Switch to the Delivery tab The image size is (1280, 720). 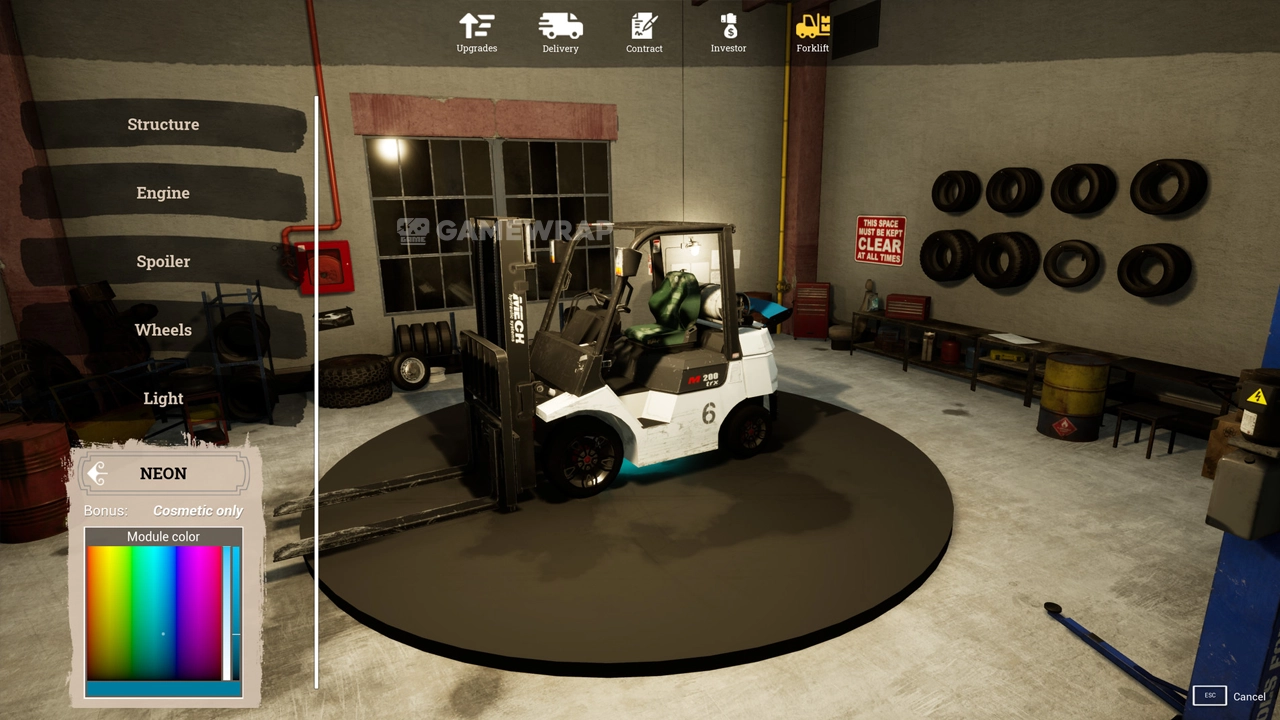tap(560, 32)
